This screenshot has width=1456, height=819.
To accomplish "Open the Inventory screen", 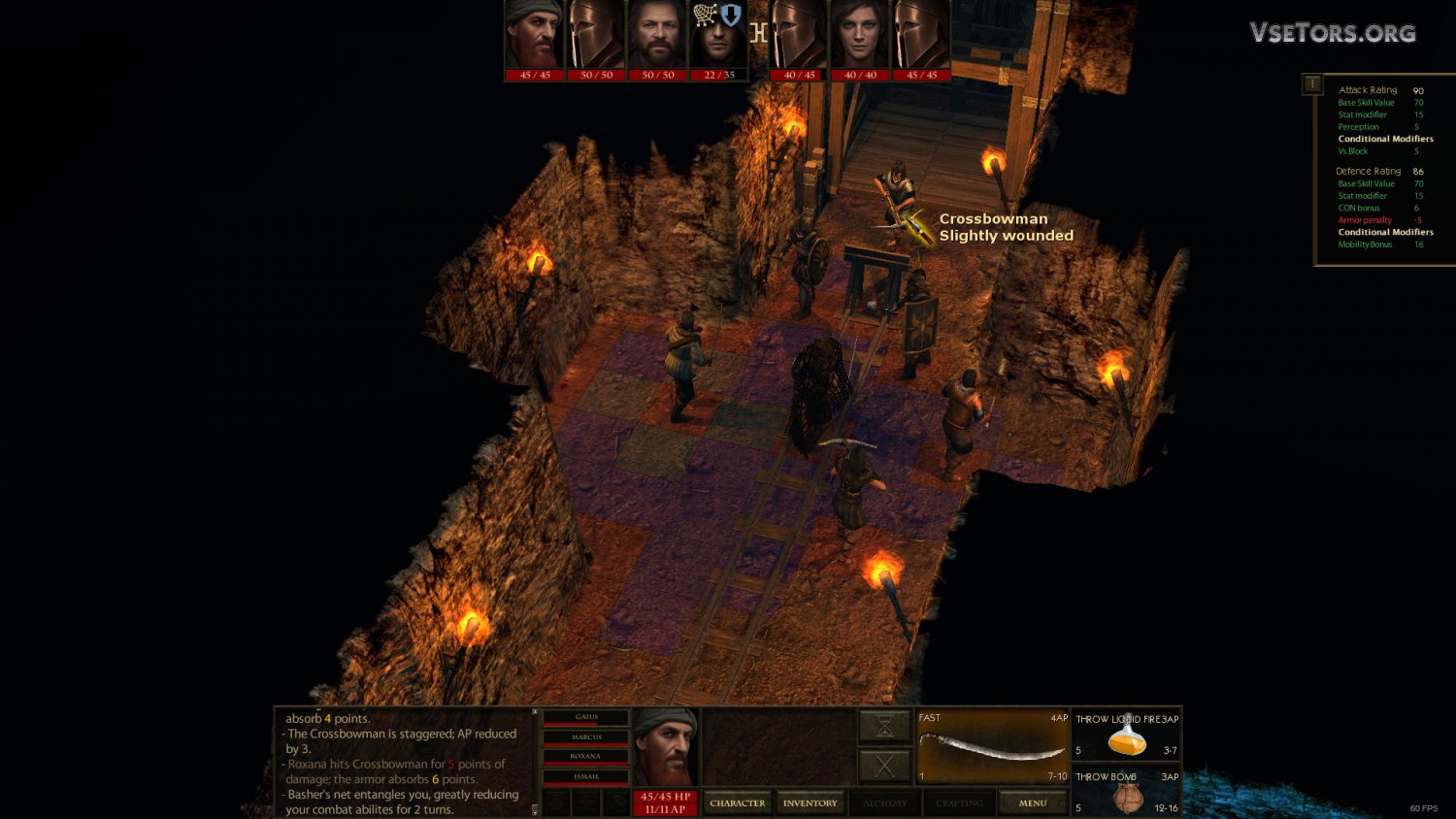I will tap(810, 803).
